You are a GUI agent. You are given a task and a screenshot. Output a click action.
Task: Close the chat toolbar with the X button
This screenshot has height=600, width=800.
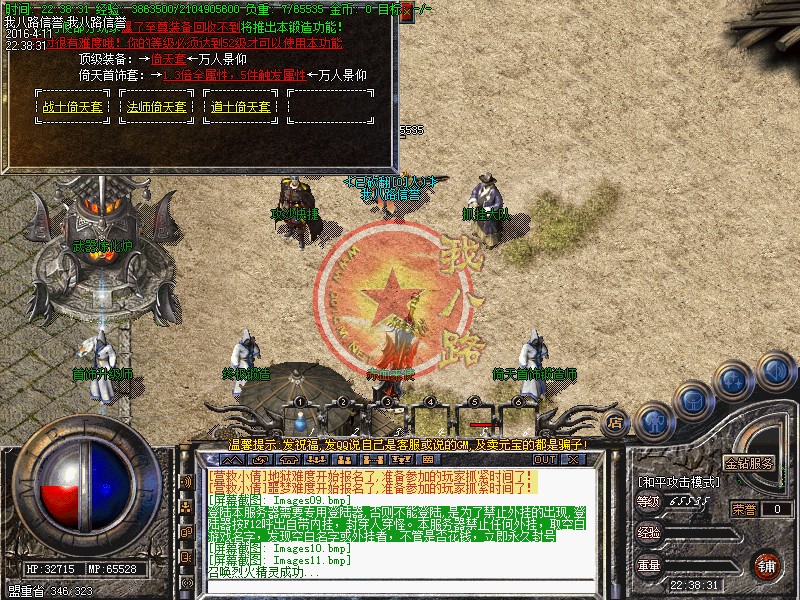point(575,459)
